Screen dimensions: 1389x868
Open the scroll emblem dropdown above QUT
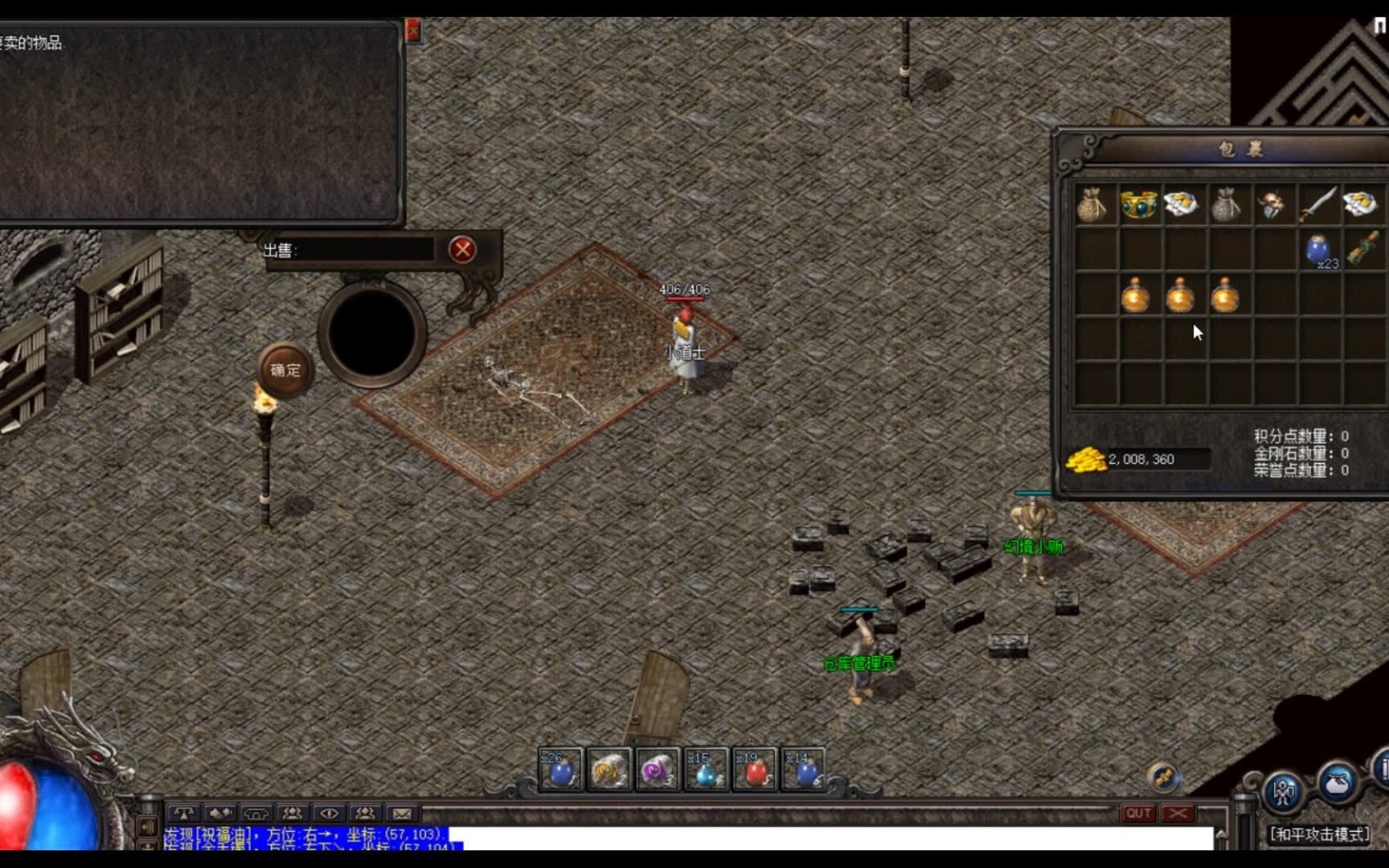pos(1162,776)
